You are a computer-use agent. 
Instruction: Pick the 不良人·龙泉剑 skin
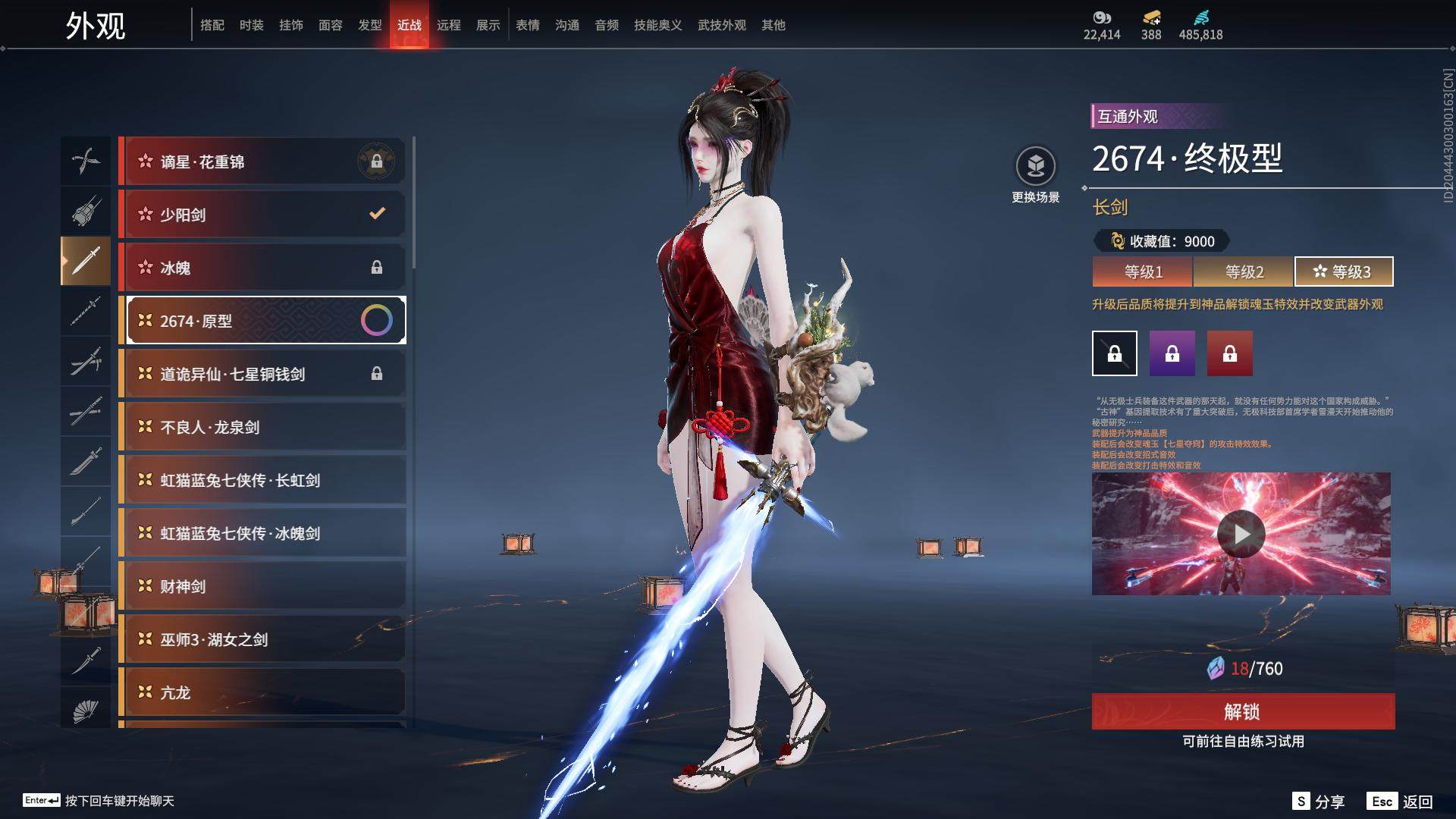262,427
